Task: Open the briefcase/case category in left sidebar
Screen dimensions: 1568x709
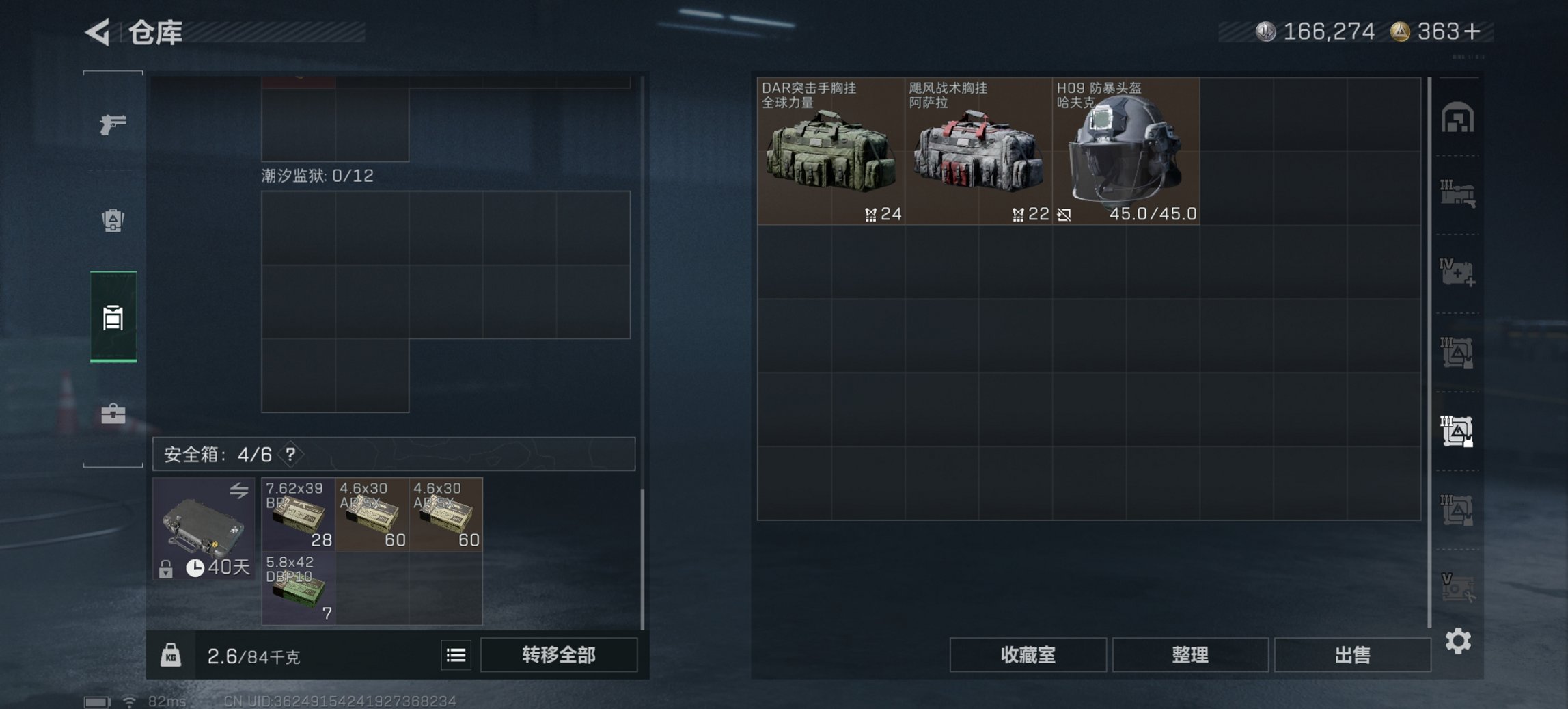Action: (113, 414)
